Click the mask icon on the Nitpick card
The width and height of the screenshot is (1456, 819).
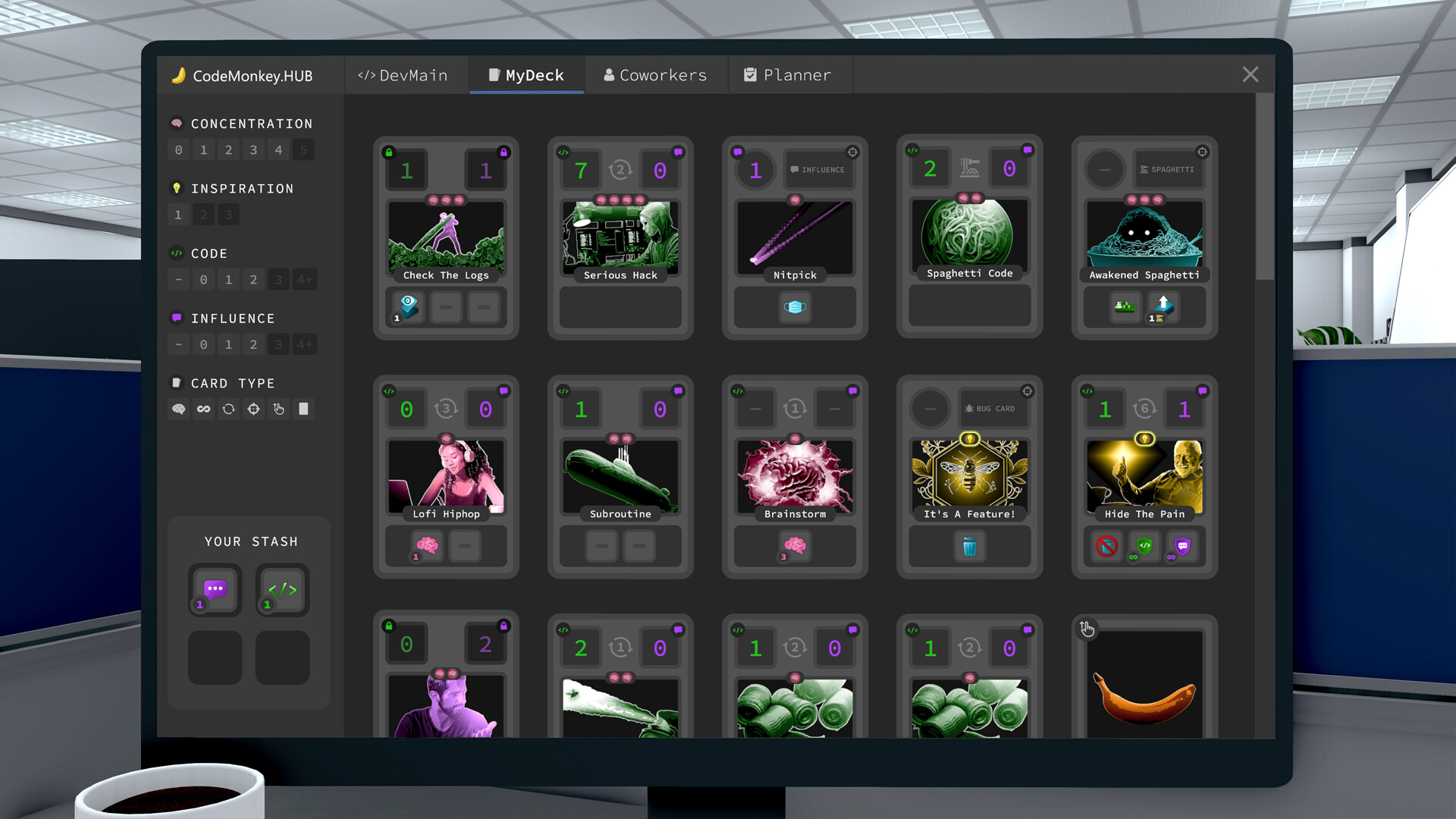click(x=794, y=307)
